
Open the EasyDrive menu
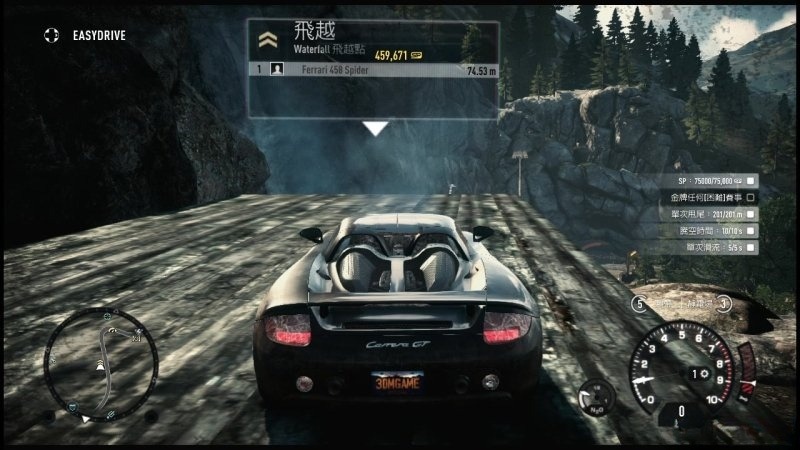pos(52,35)
